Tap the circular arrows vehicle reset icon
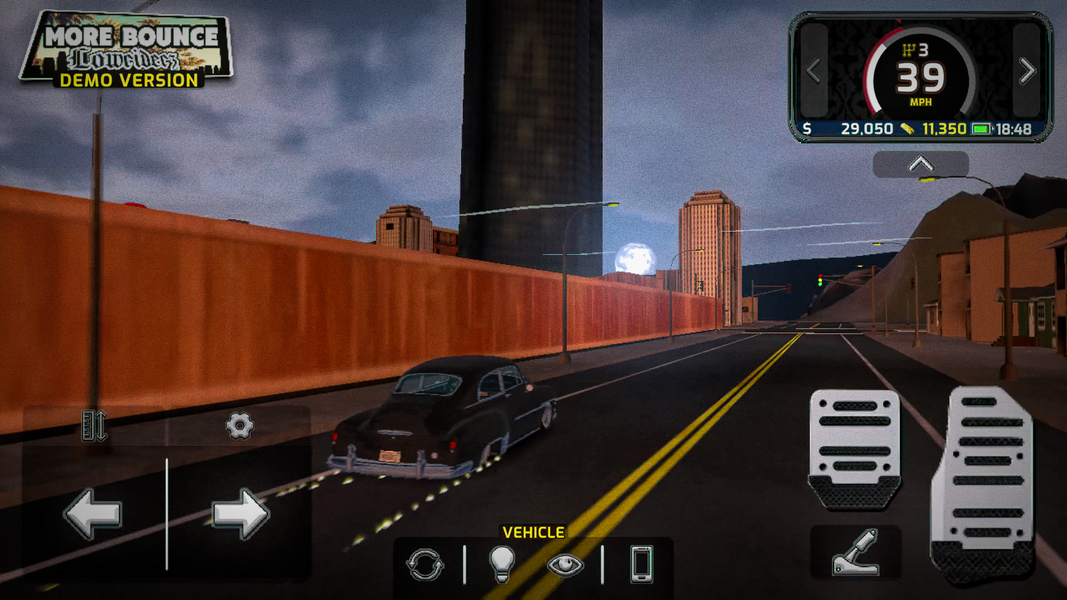The image size is (1067, 600). point(425,565)
